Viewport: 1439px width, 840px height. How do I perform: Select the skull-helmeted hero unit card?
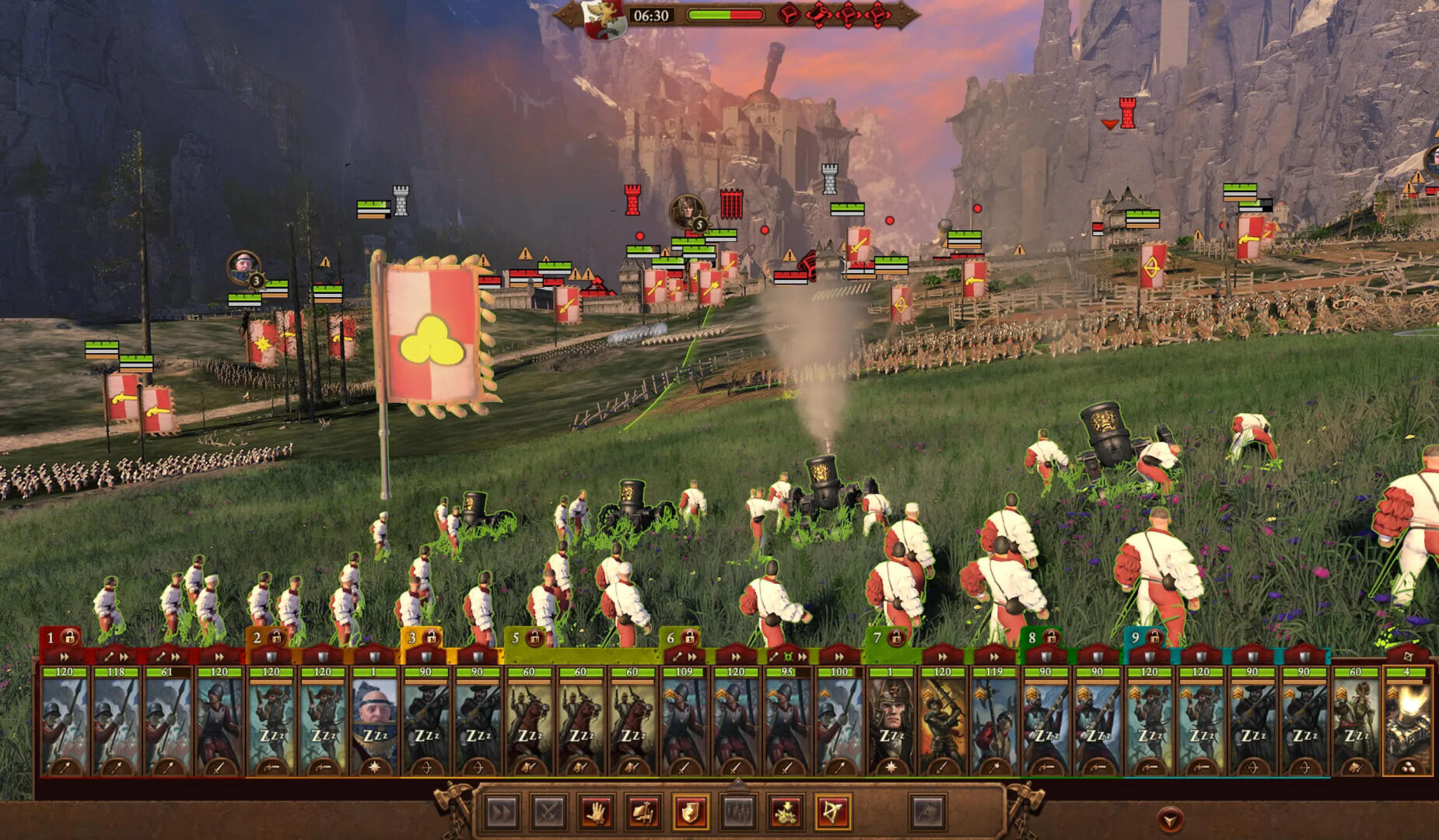(x=891, y=723)
